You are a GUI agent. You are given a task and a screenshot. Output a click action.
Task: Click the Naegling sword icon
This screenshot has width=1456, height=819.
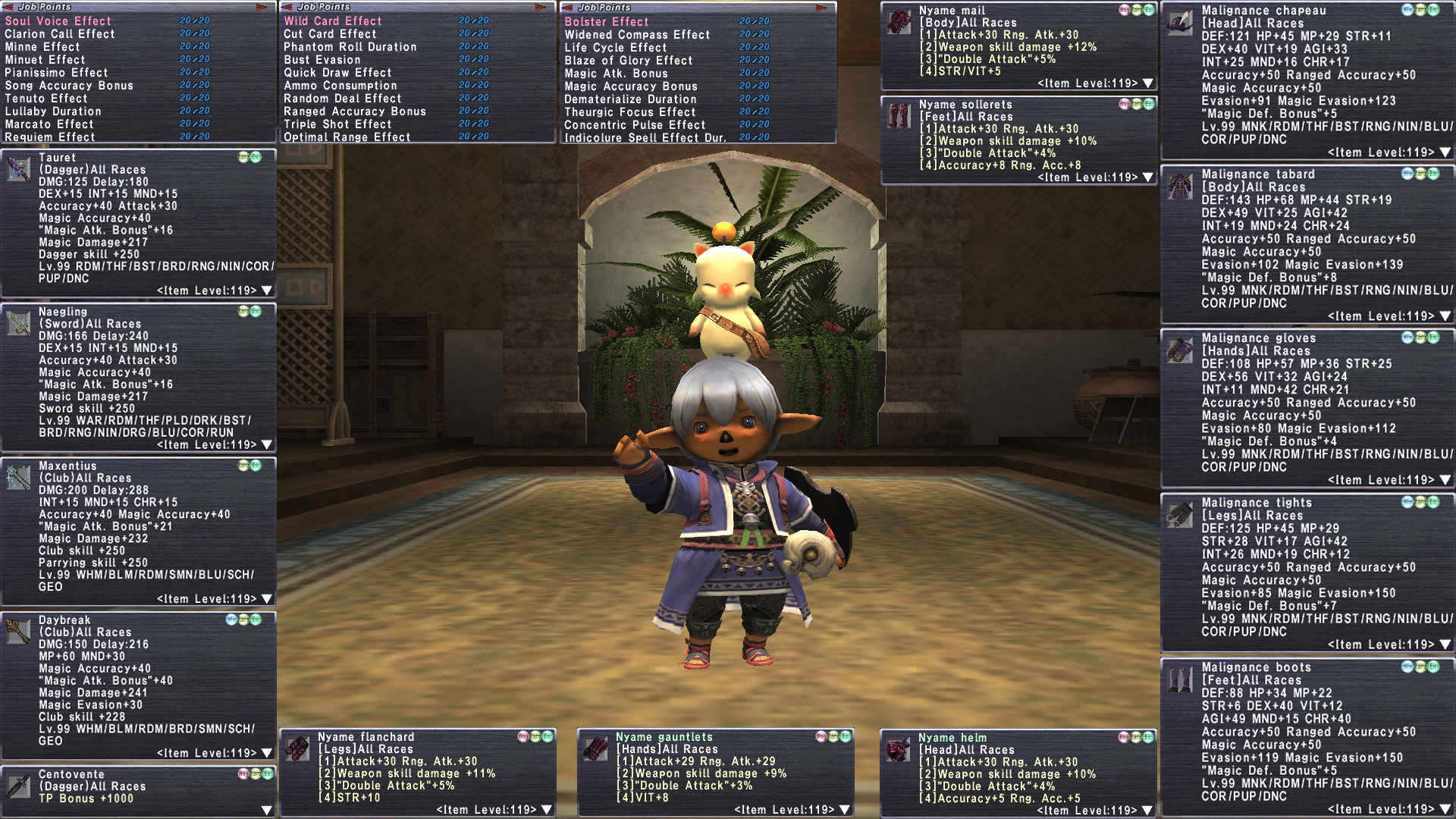click(18, 323)
